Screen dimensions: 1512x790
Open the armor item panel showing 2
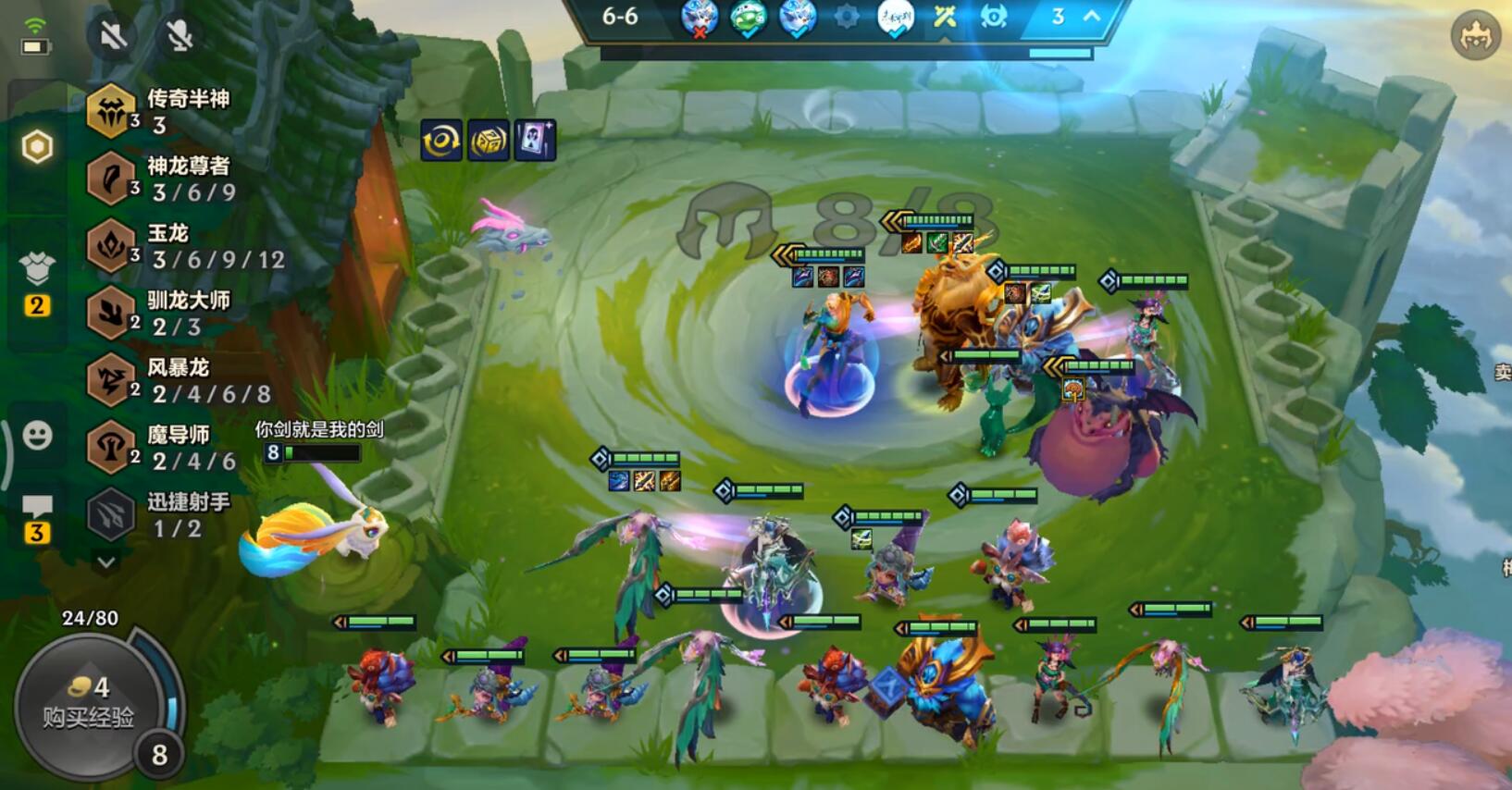coord(37,281)
